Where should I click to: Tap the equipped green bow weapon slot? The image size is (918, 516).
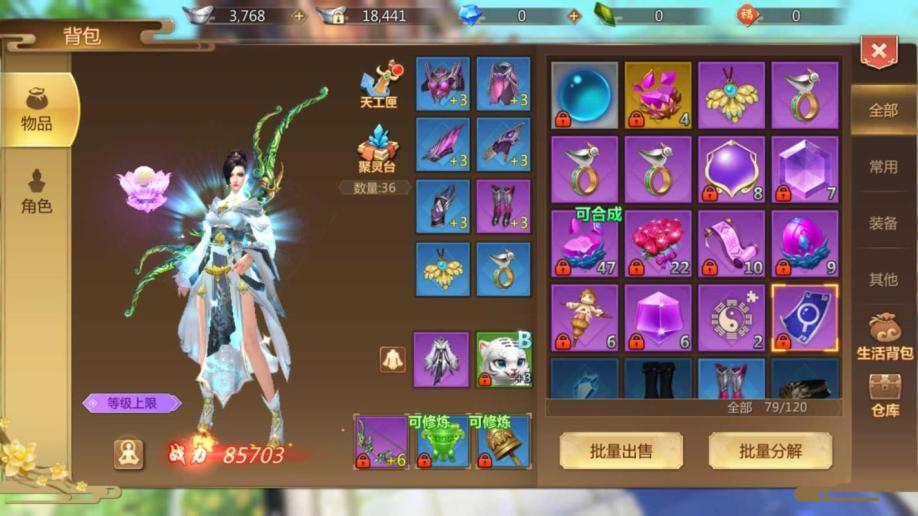(x=381, y=442)
